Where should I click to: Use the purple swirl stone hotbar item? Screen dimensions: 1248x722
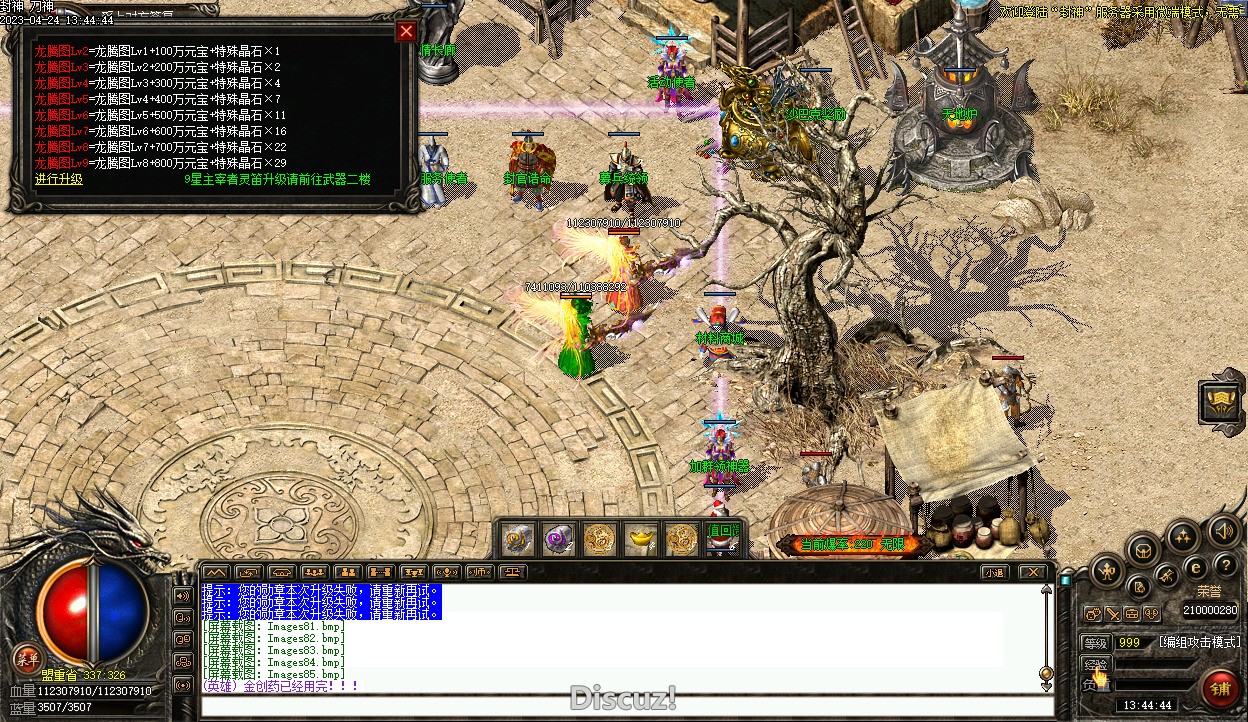558,539
